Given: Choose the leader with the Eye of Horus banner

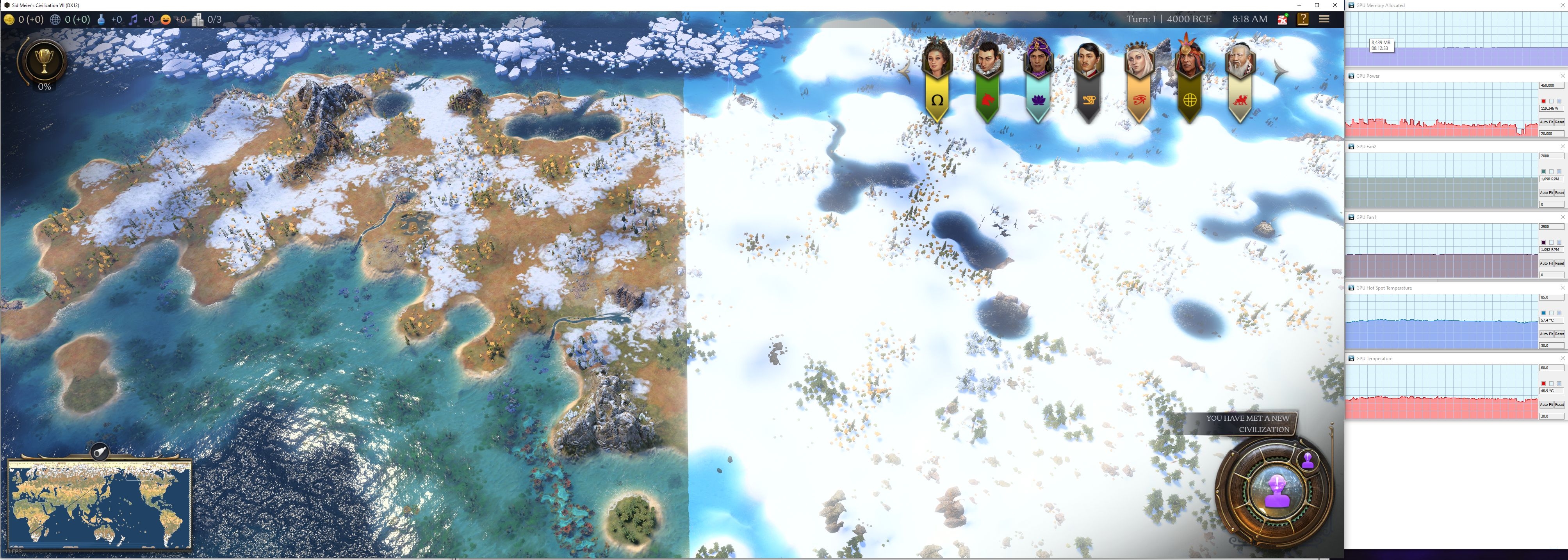Looking at the screenshot, I should point(1139,79).
